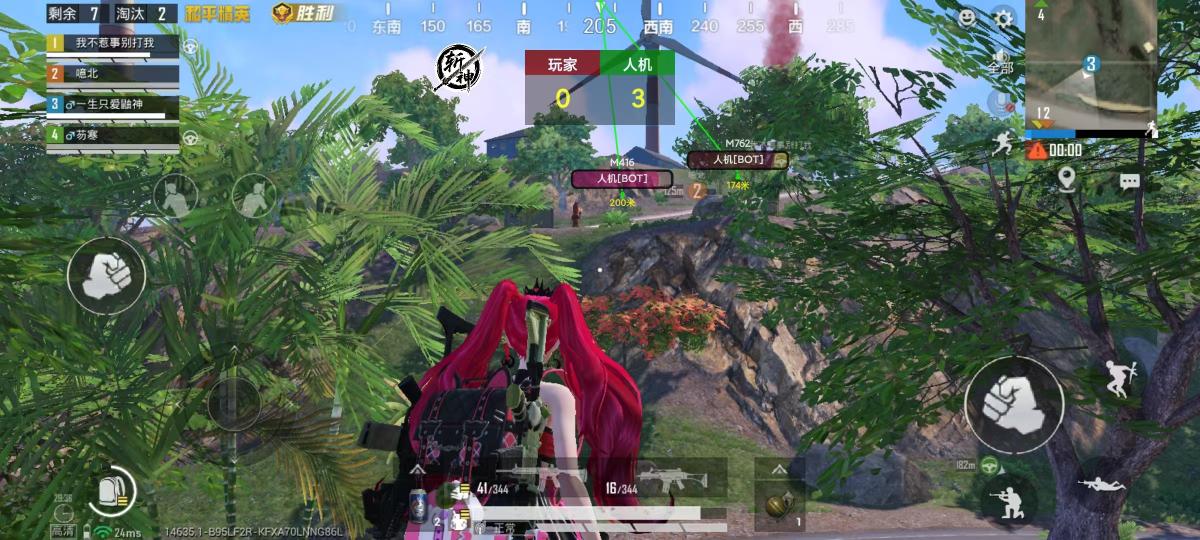Viewport: 1200px width, 540px height.
Task: Select teammate 3 一生只爱贻神 in squad list
Action: [112, 104]
